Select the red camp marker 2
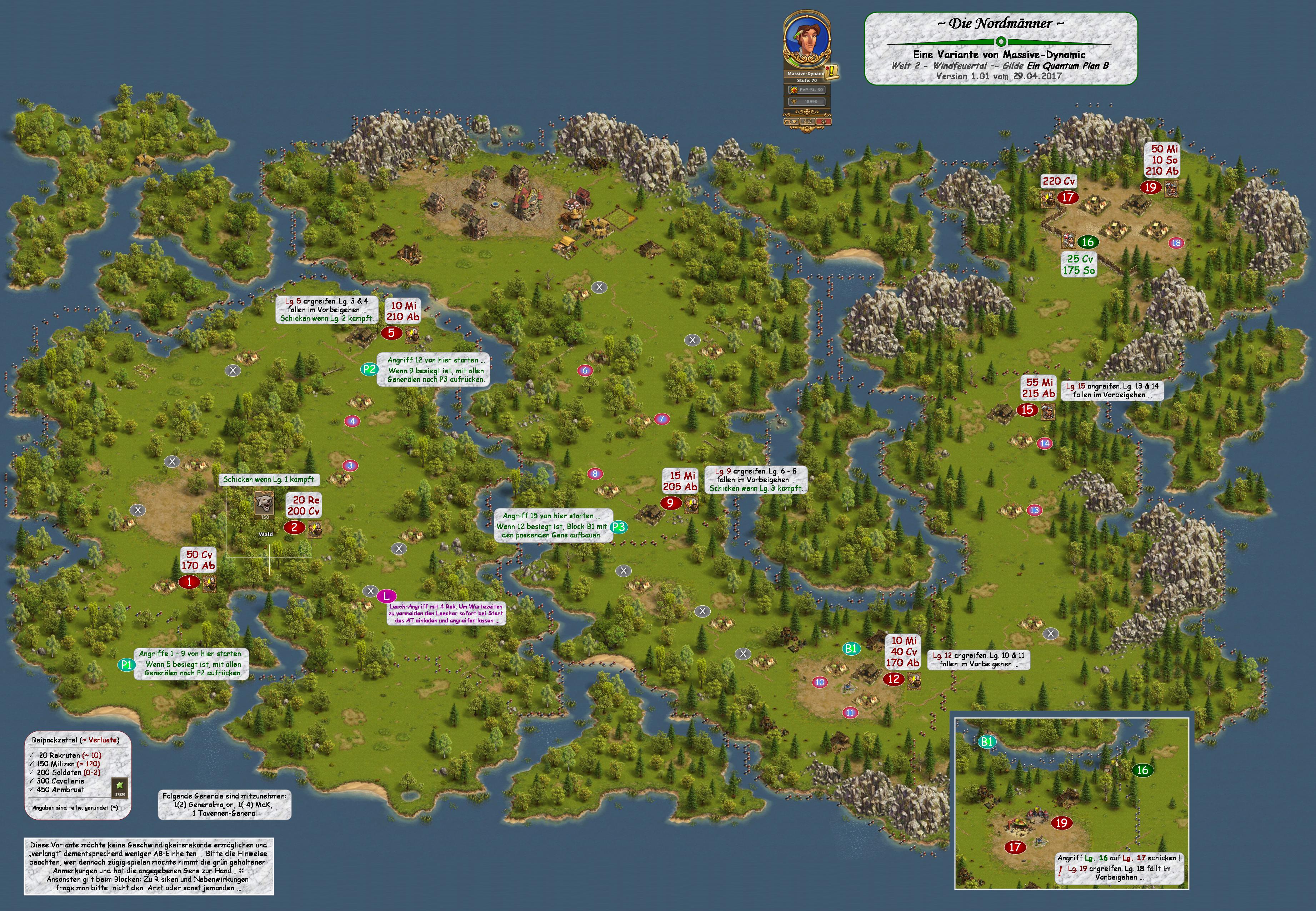 tap(295, 527)
